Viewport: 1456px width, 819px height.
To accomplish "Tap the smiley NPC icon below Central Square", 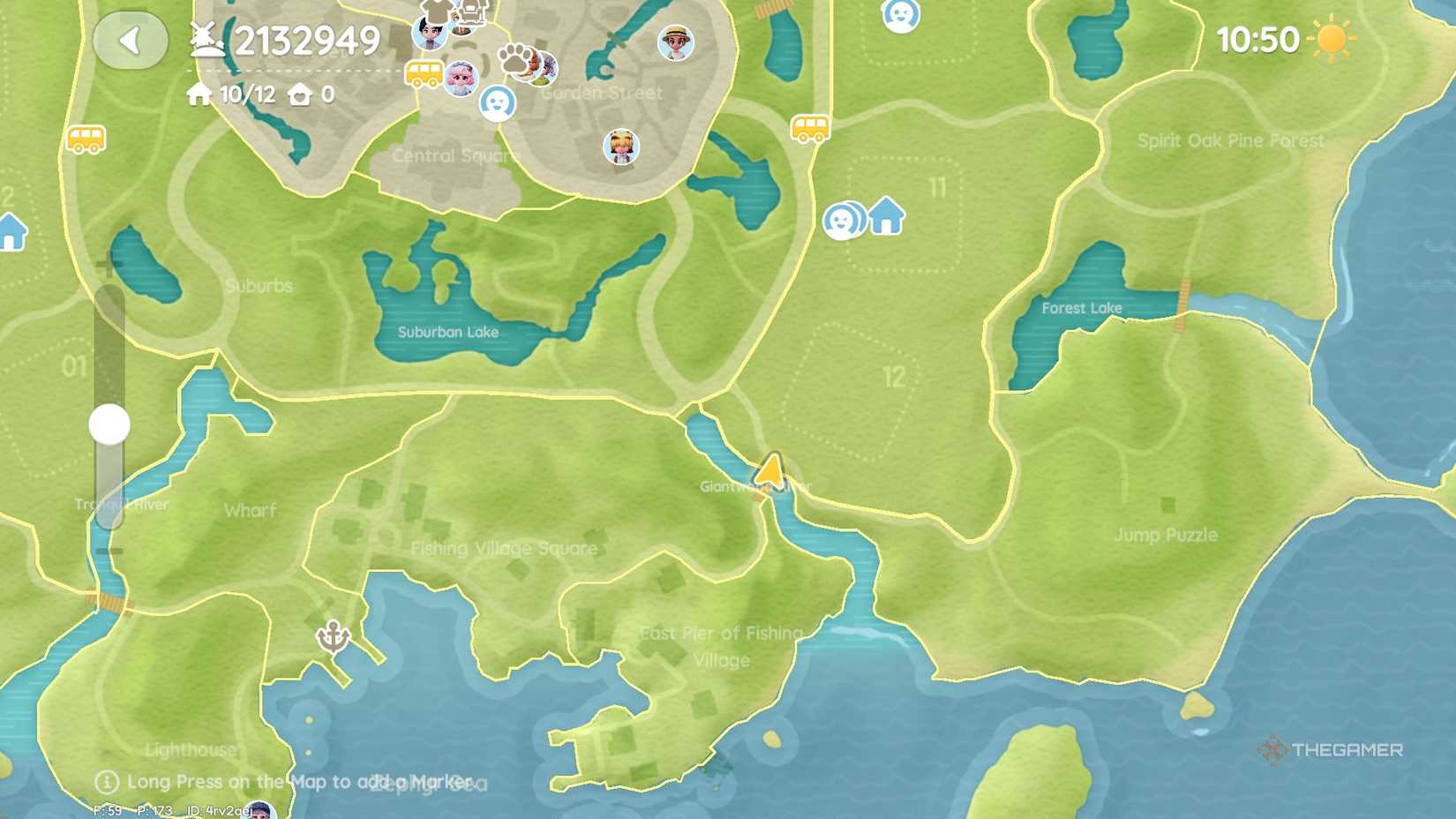I will 498,104.
